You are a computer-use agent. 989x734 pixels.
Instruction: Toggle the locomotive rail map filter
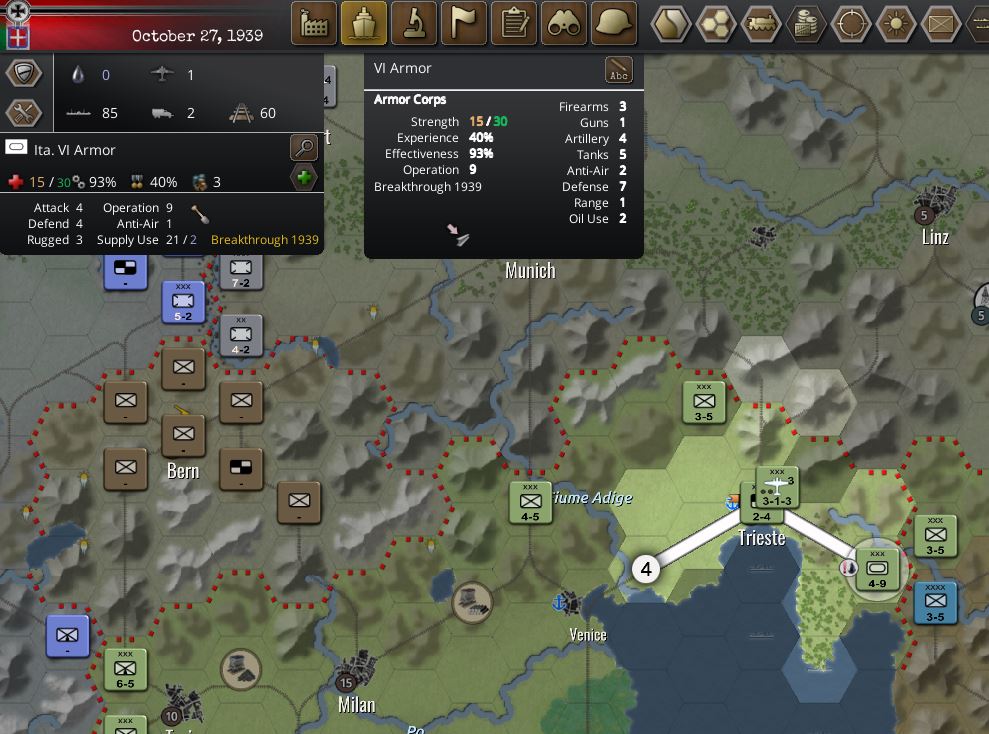tap(761, 24)
